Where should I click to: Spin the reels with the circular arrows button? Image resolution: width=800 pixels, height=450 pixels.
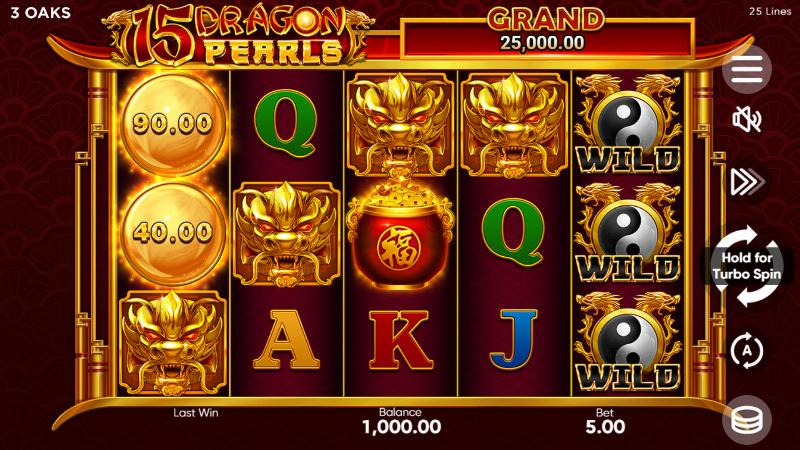point(746,266)
